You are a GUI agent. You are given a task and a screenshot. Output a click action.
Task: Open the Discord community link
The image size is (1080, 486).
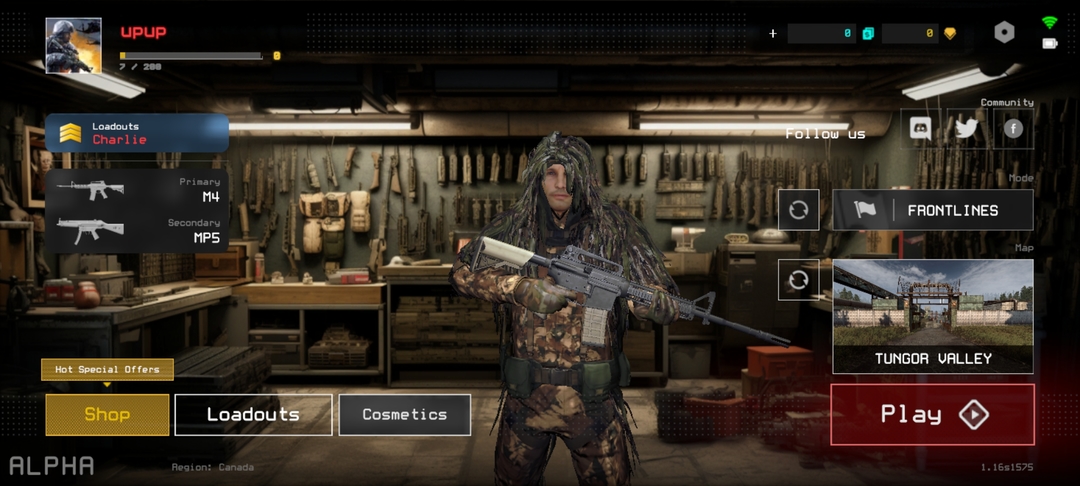(919, 128)
